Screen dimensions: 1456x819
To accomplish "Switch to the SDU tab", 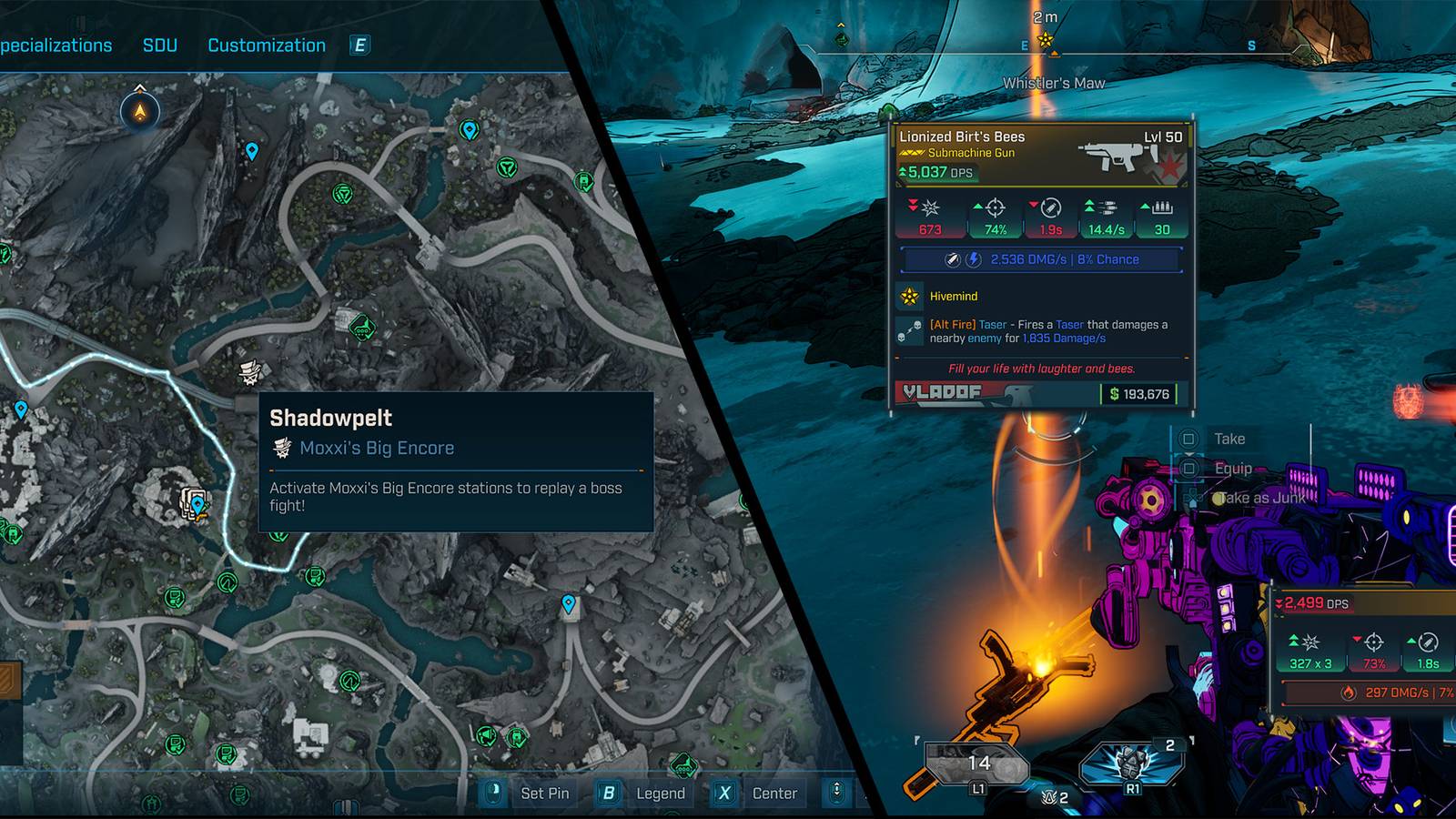I will [x=160, y=44].
